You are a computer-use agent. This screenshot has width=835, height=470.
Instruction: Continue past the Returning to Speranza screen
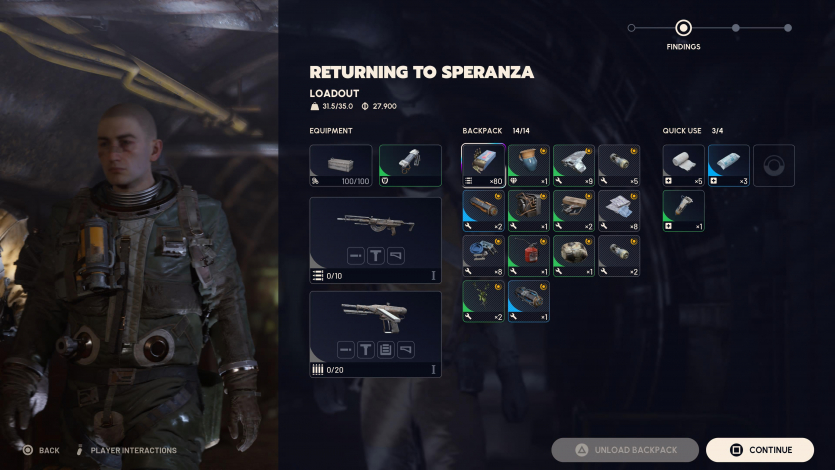tap(759, 450)
